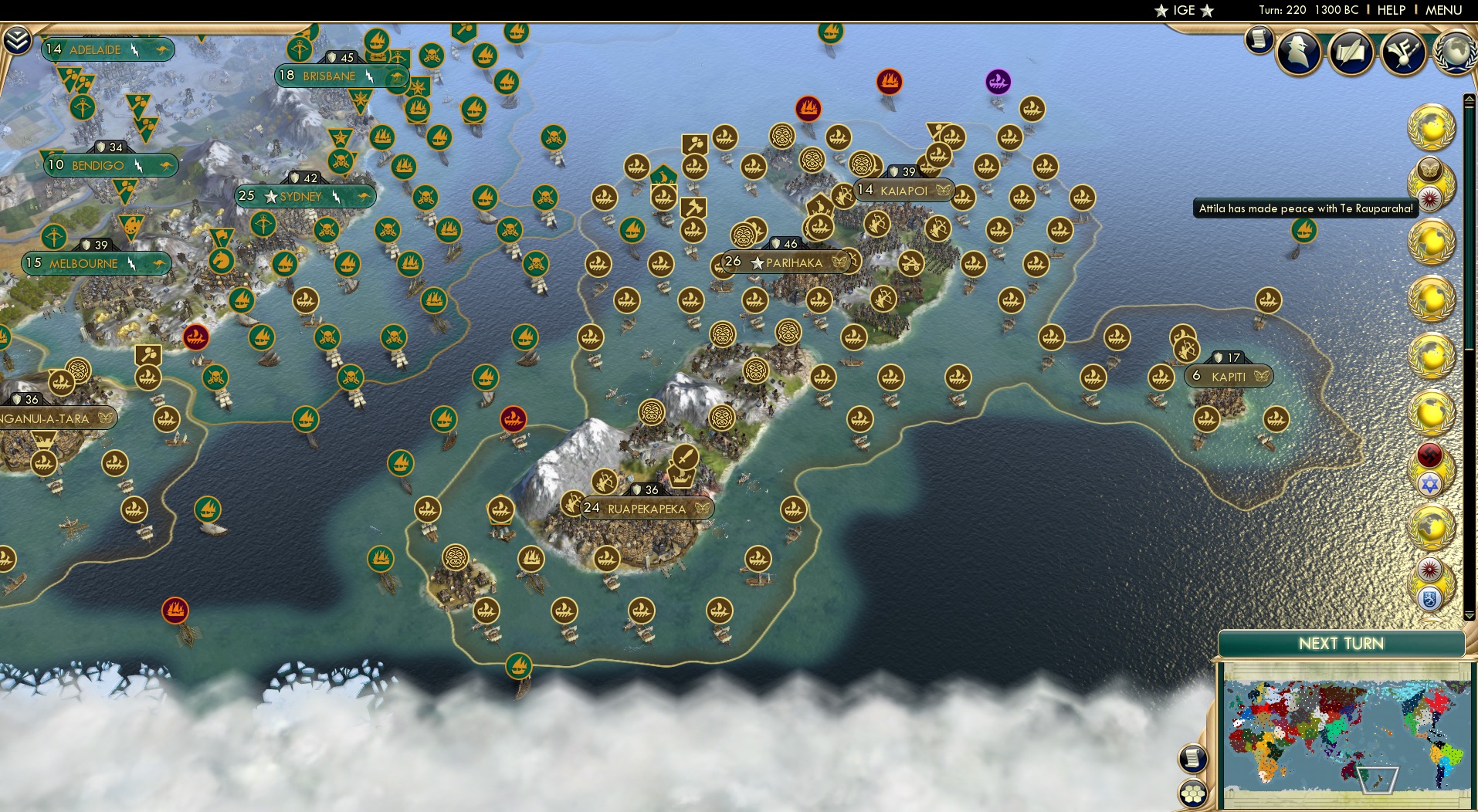Open the Great Works quill-and-scroll icon
Viewport: 1478px width, 812px height.
point(1351,52)
